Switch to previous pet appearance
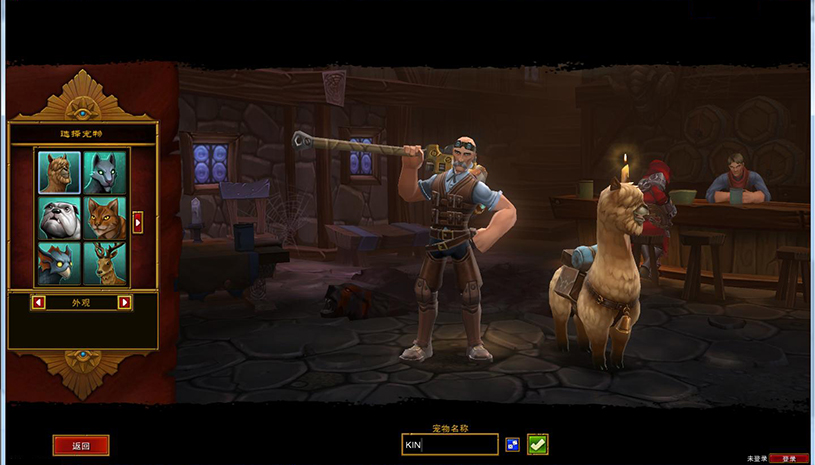Image resolution: width=815 pixels, height=465 pixels. [x=39, y=302]
